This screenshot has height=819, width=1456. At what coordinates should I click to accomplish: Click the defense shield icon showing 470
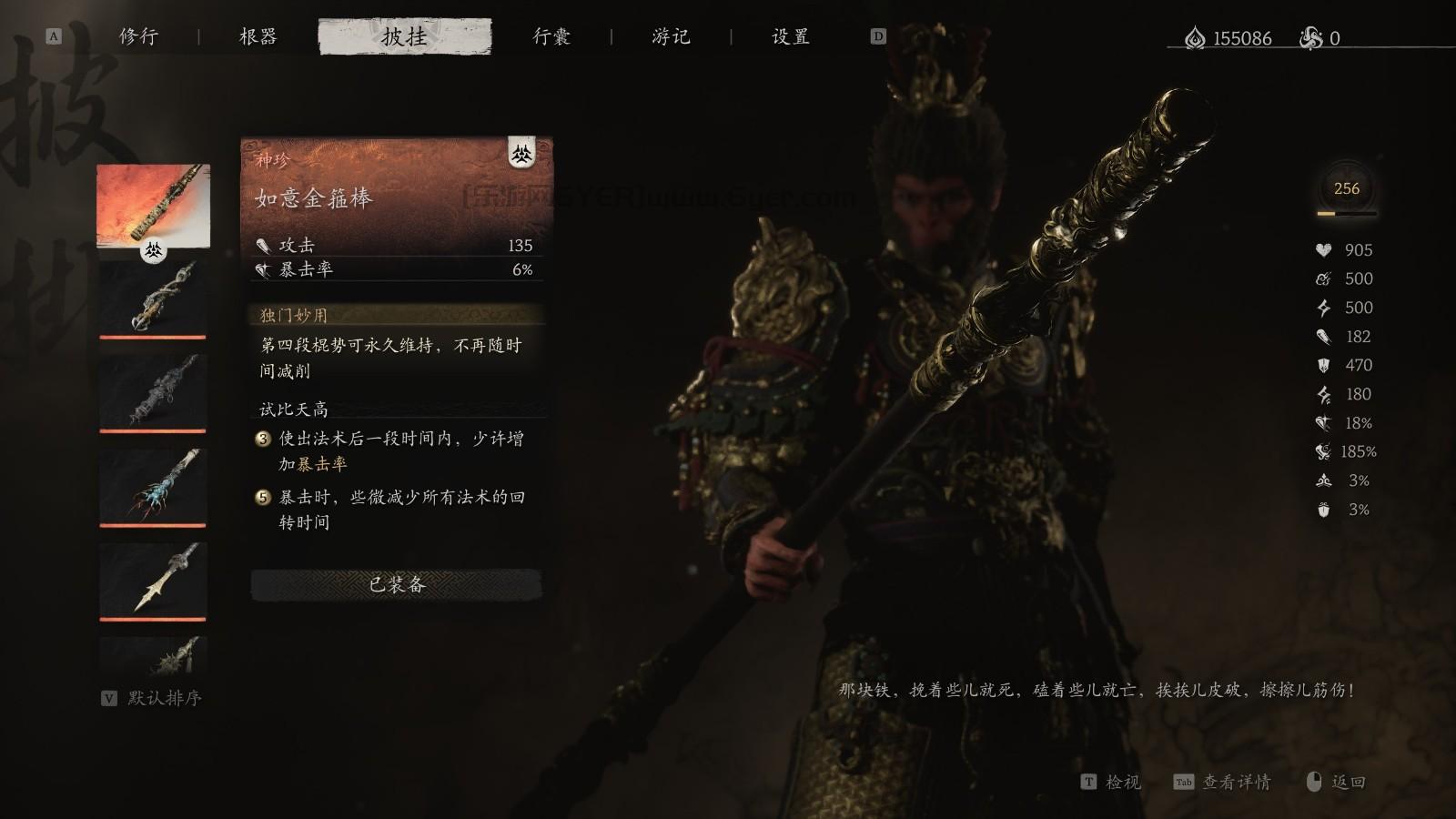[1325, 366]
